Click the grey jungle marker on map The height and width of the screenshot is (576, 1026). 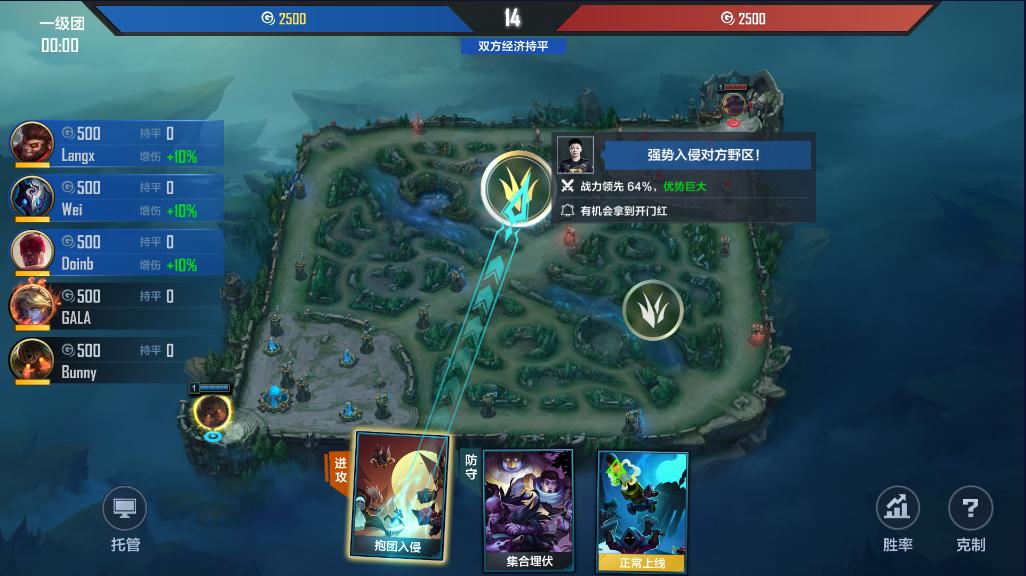point(653,309)
